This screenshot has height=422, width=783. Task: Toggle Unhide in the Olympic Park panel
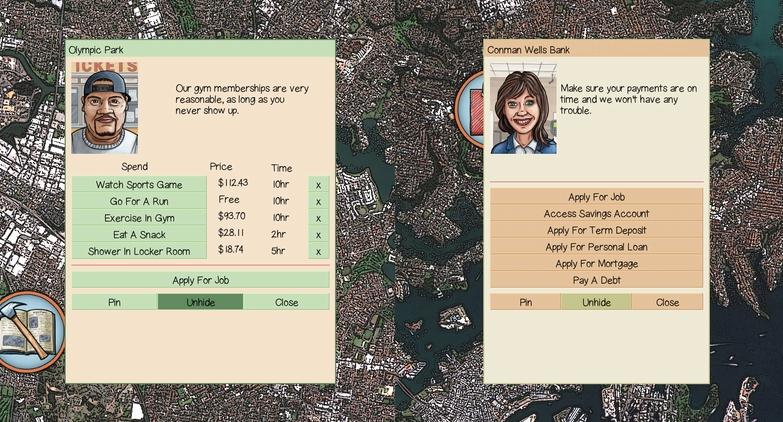point(200,302)
